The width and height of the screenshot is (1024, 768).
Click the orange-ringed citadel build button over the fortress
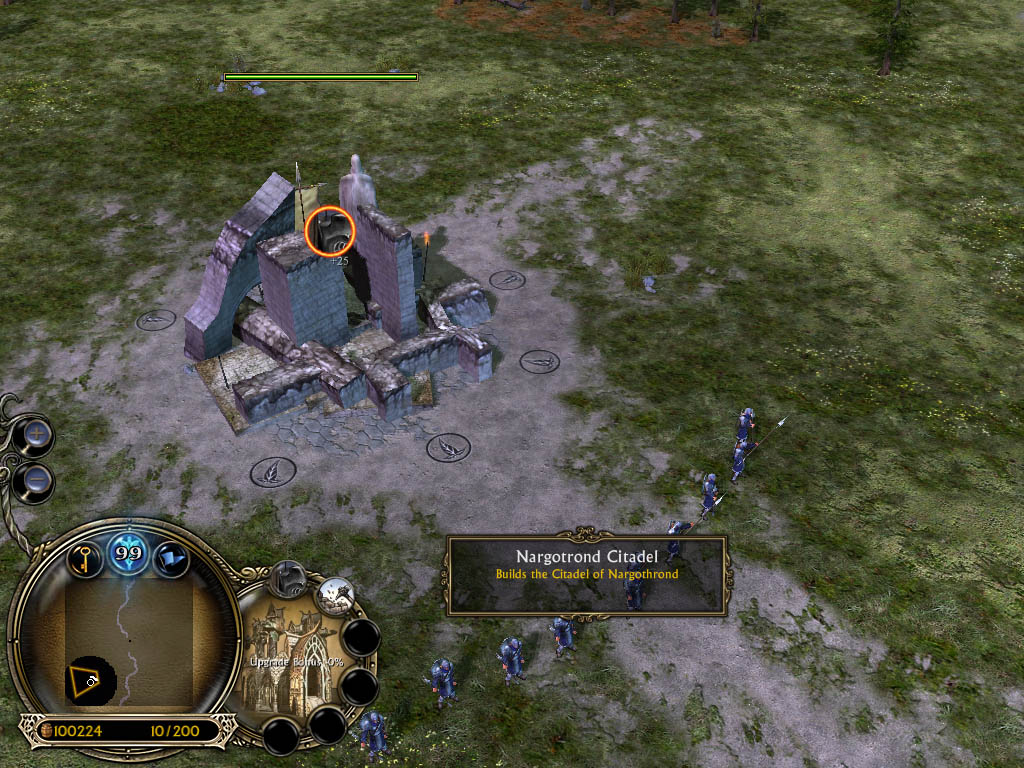point(330,231)
